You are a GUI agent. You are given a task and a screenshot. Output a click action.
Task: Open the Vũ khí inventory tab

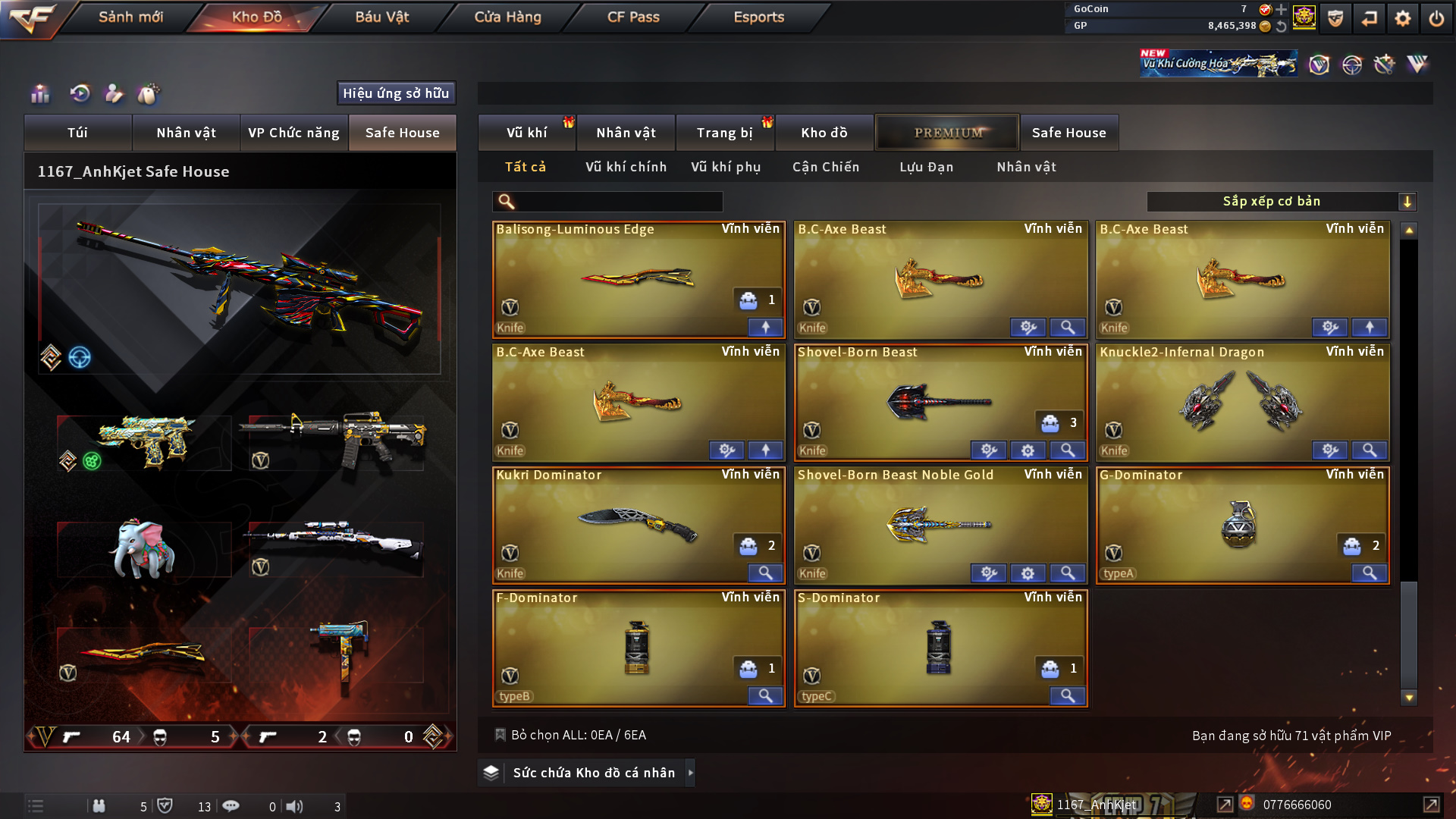click(x=526, y=133)
